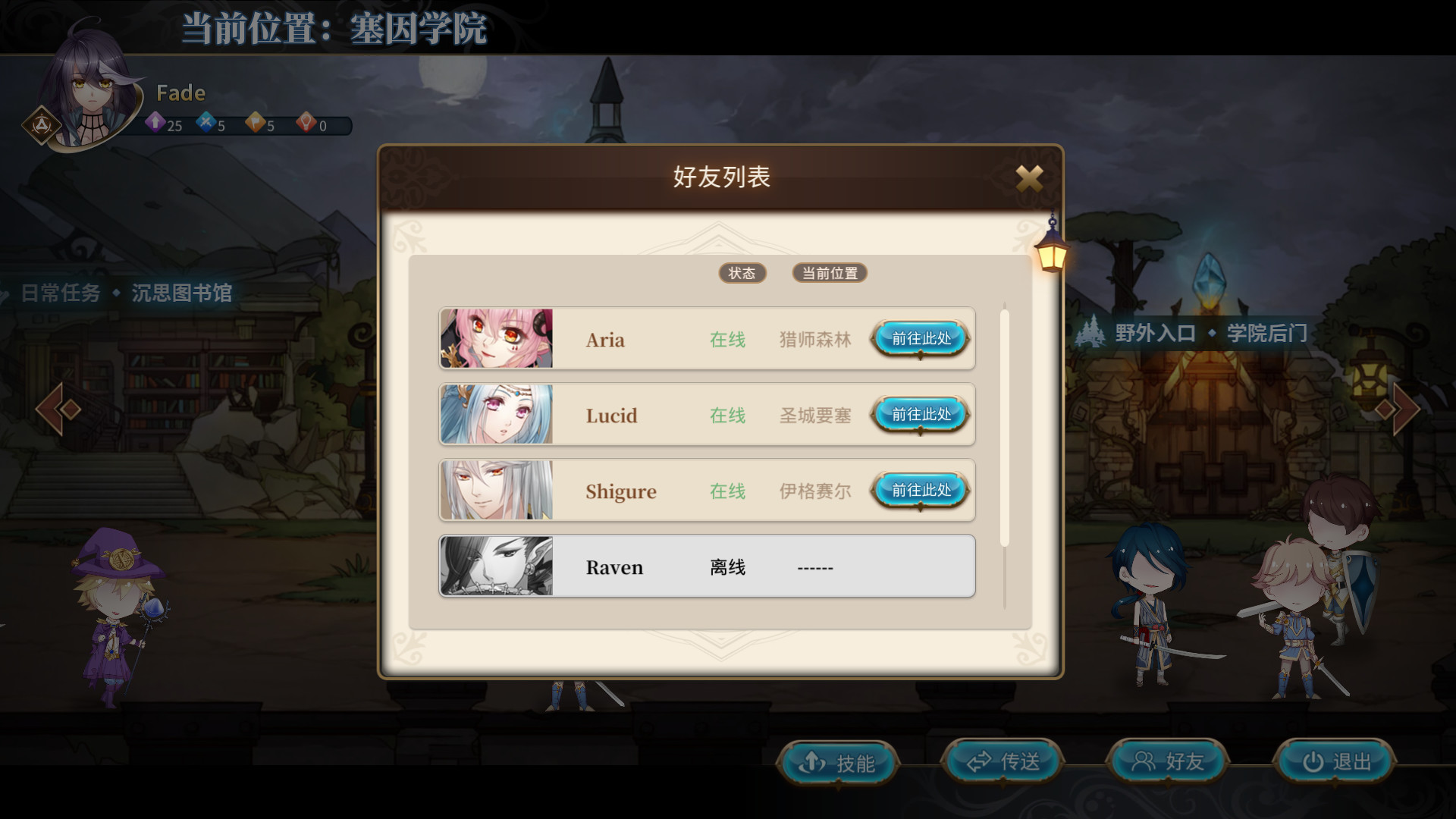Viewport: 1456px width, 819px height.
Task: Travel to Shigure via 前往此处 button
Action: (x=919, y=491)
